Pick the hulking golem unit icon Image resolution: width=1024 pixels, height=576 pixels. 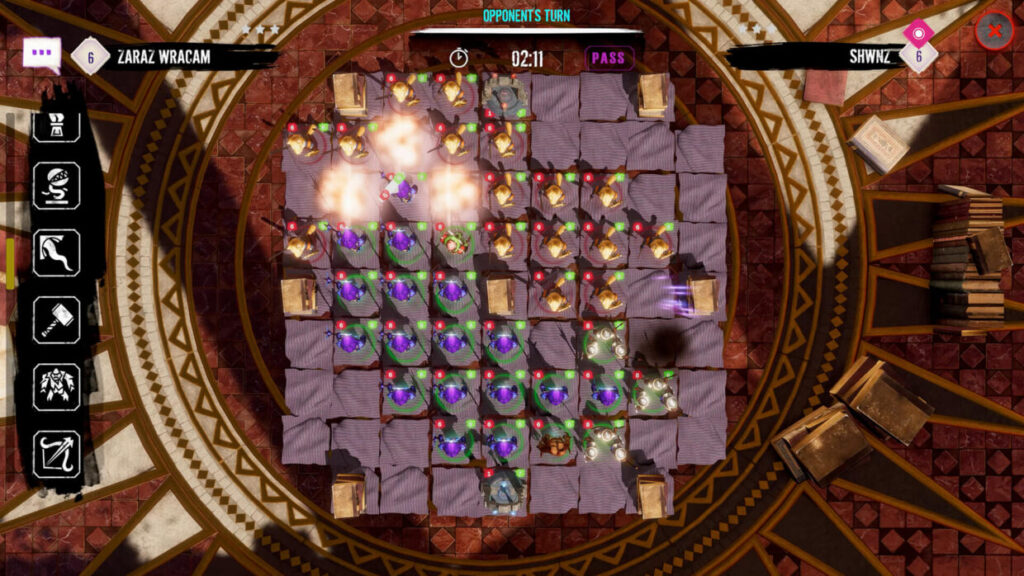56,386
